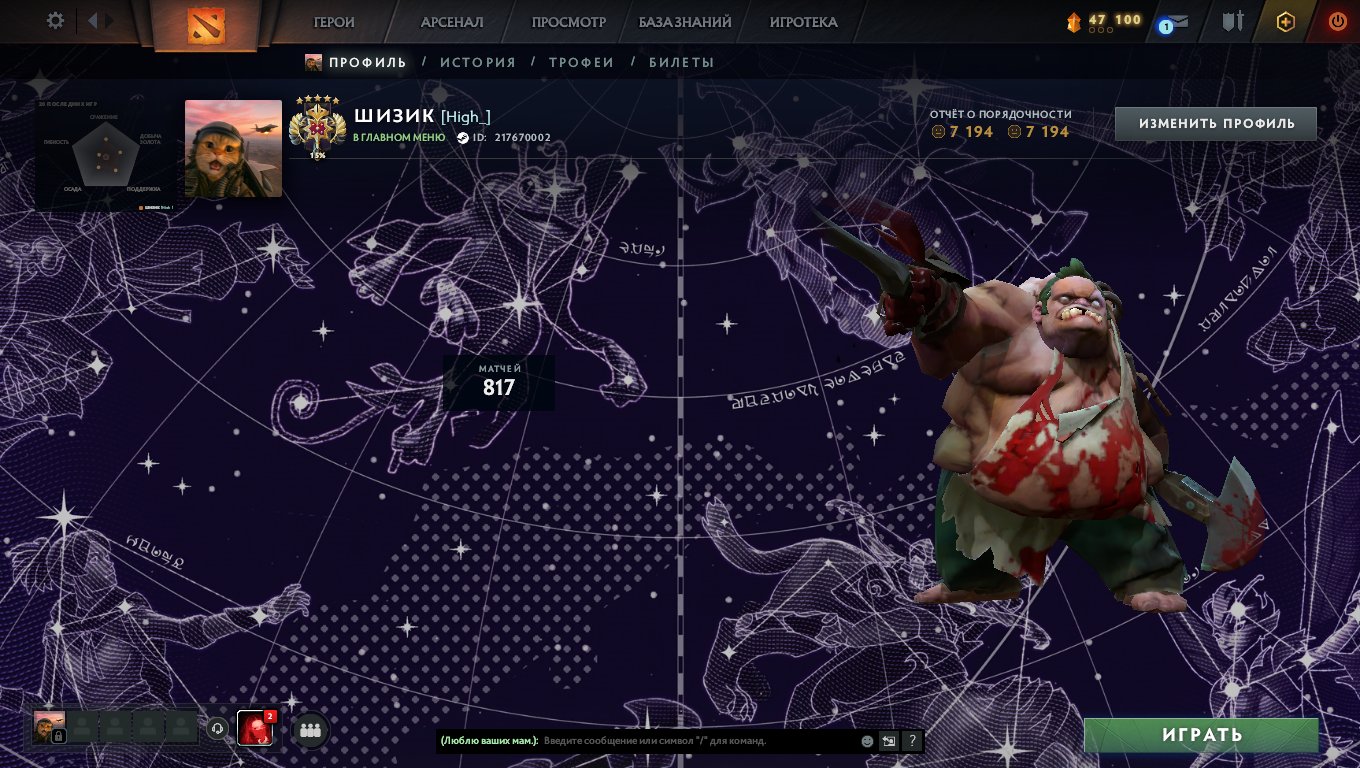Switch to the ИСТОРИЯ tab
Viewport: 1360px width, 768px height.
point(479,62)
